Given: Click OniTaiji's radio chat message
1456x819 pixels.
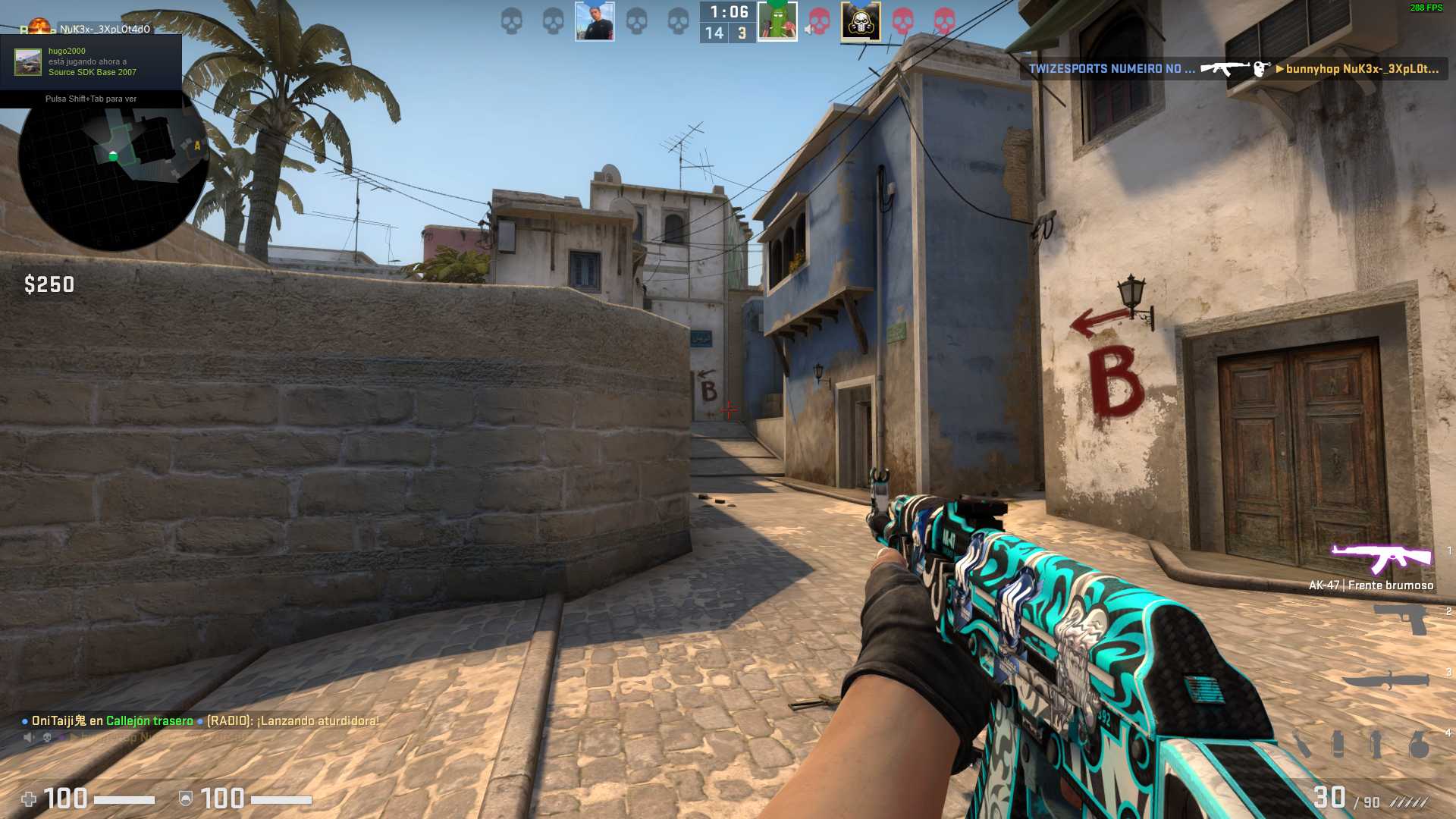Looking at the screenshot, I should pyautogui.click(x=201, y=720).
